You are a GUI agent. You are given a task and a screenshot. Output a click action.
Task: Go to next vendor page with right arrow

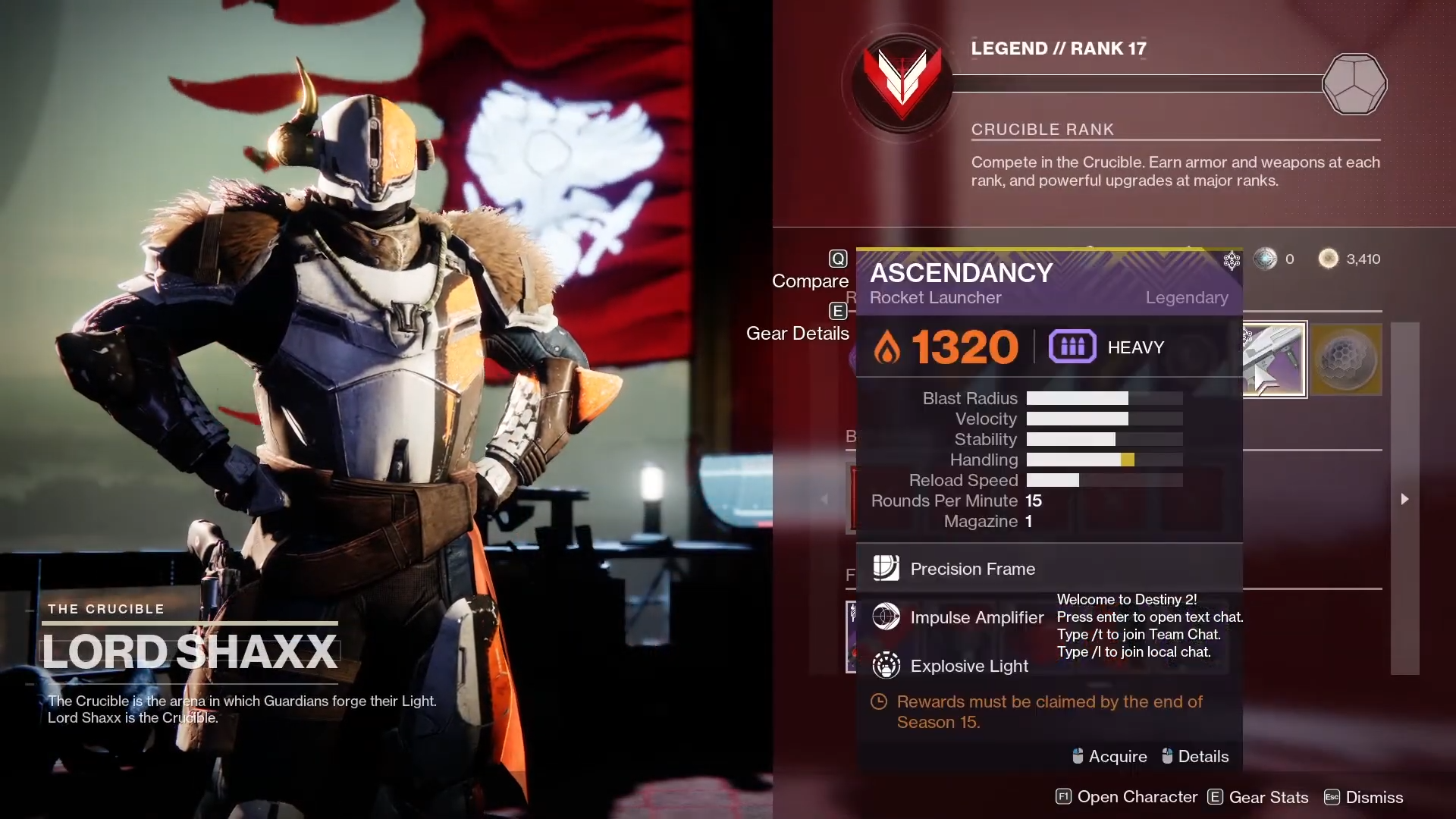[x=1404, y=499]
